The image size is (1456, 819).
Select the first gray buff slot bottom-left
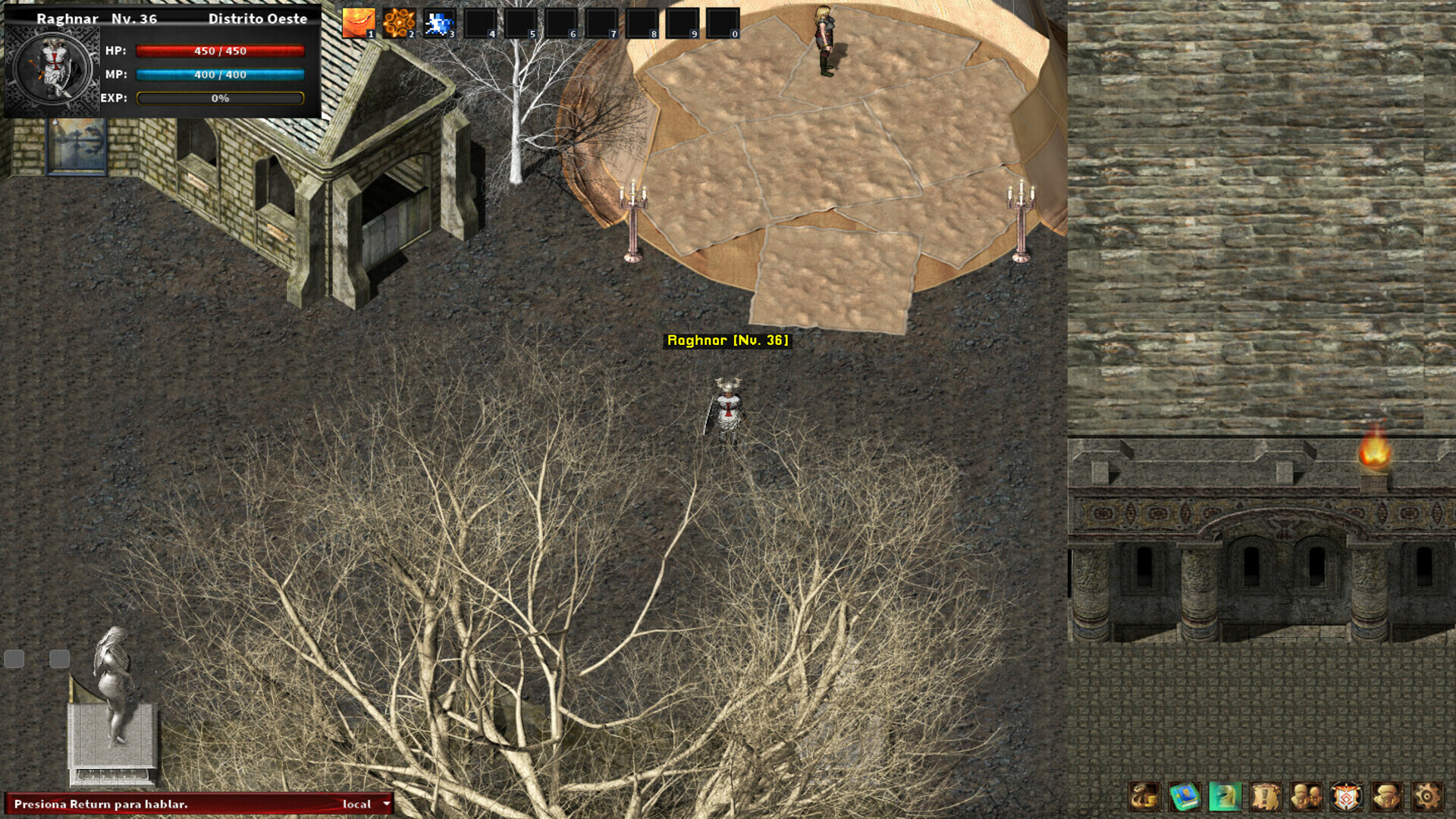click(x=15, y=660)
